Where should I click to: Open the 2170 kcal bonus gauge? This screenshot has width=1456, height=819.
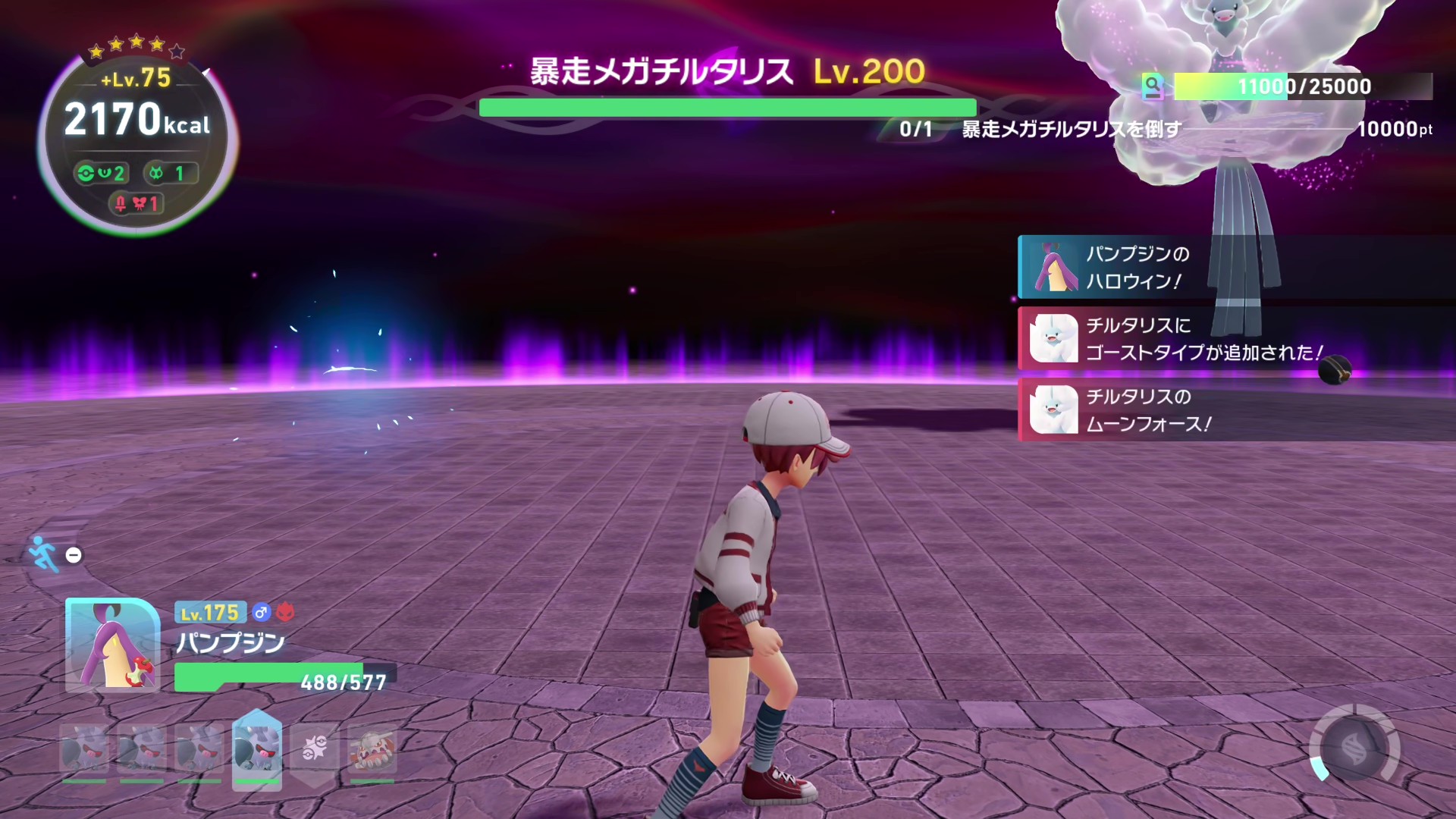(x=137, y=121)
